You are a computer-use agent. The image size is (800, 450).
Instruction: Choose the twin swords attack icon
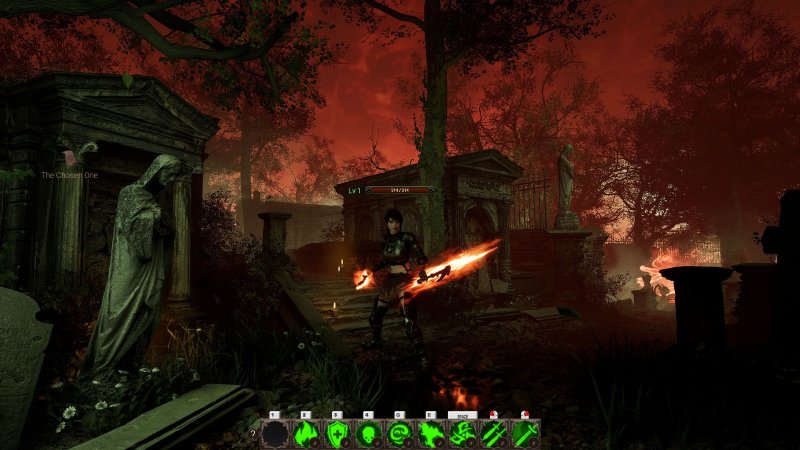click(x=494, y=433)
